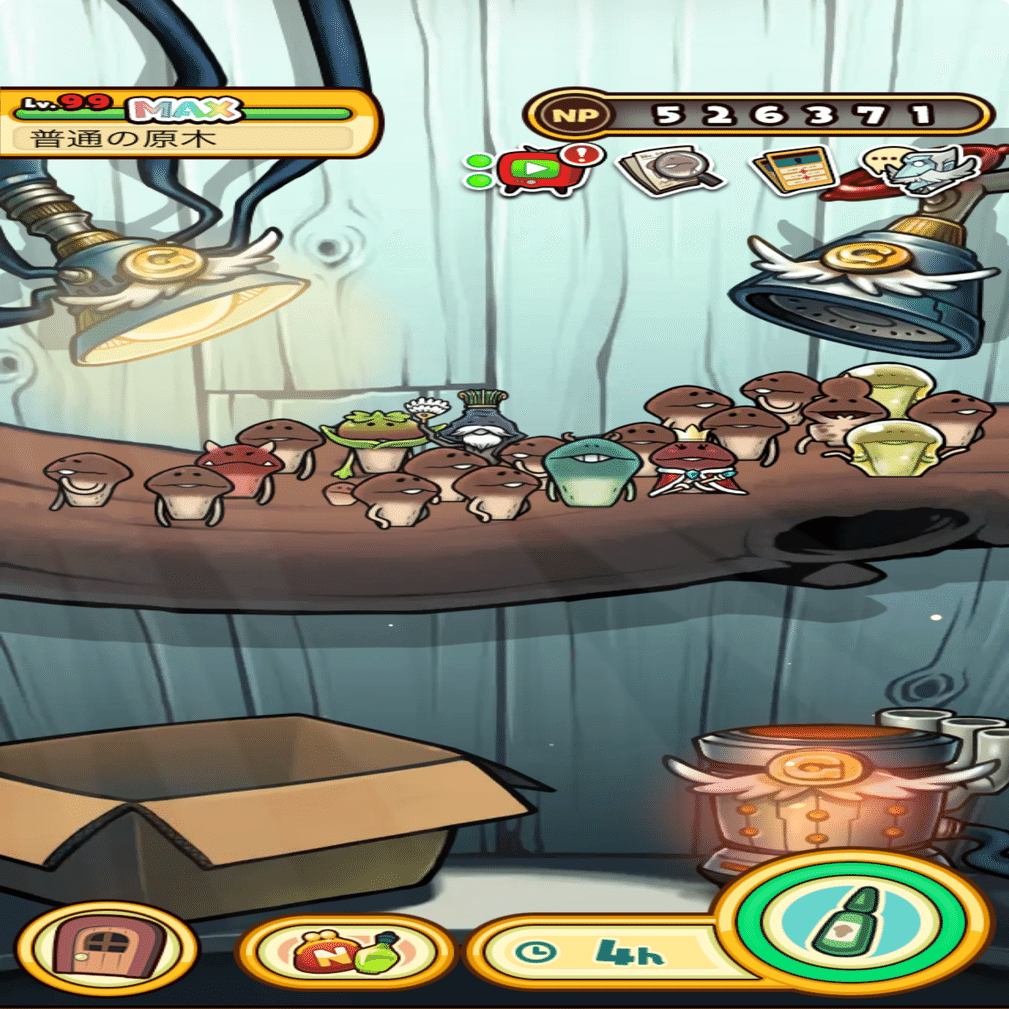Tap the speech bubble character icon
The width and height of the screenshot is (1009, 1009).
pyautogui.click(x=918, y=168)
